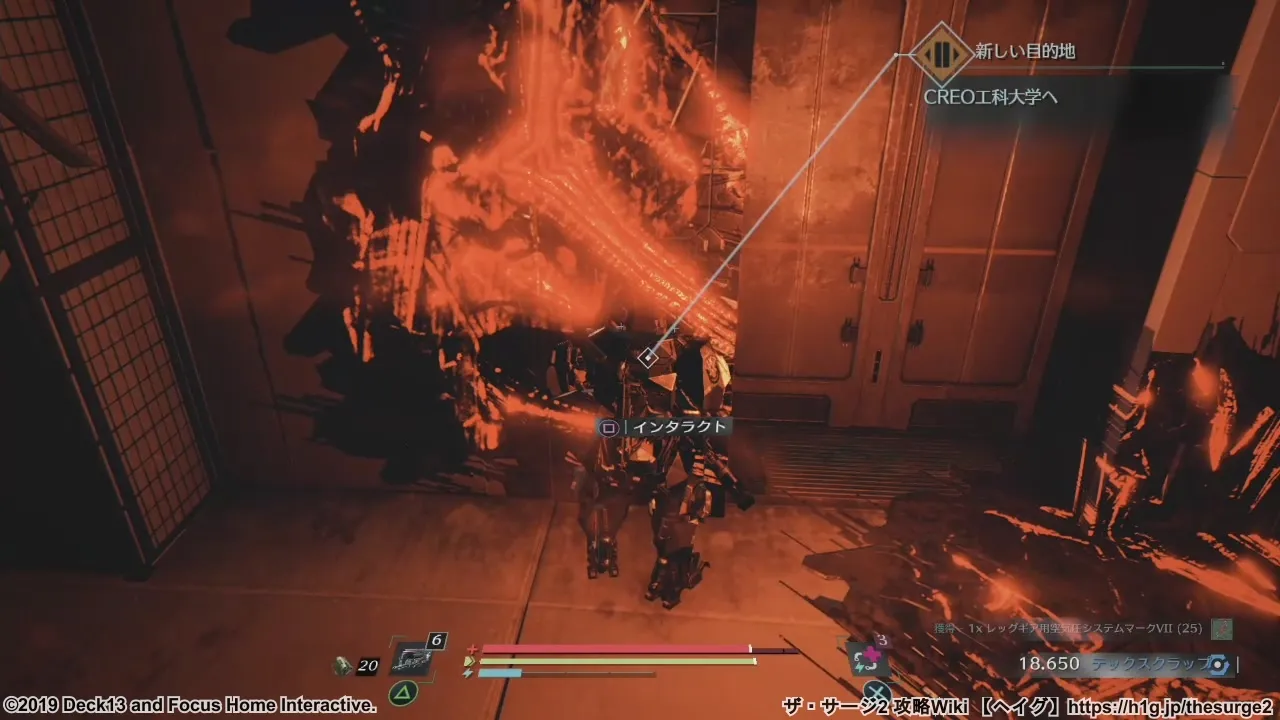
Task: Click the diamond interaction marker above the character
Action: tap(648, 357)
